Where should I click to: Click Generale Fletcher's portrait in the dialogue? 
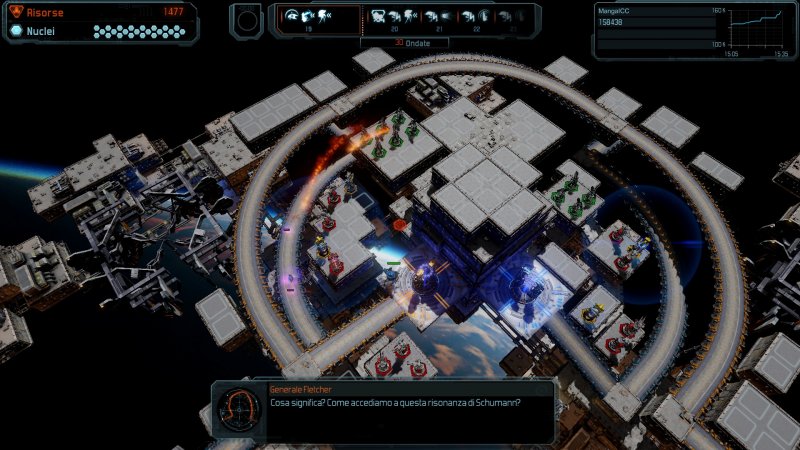pyautogui.click(x=240, y=408)
